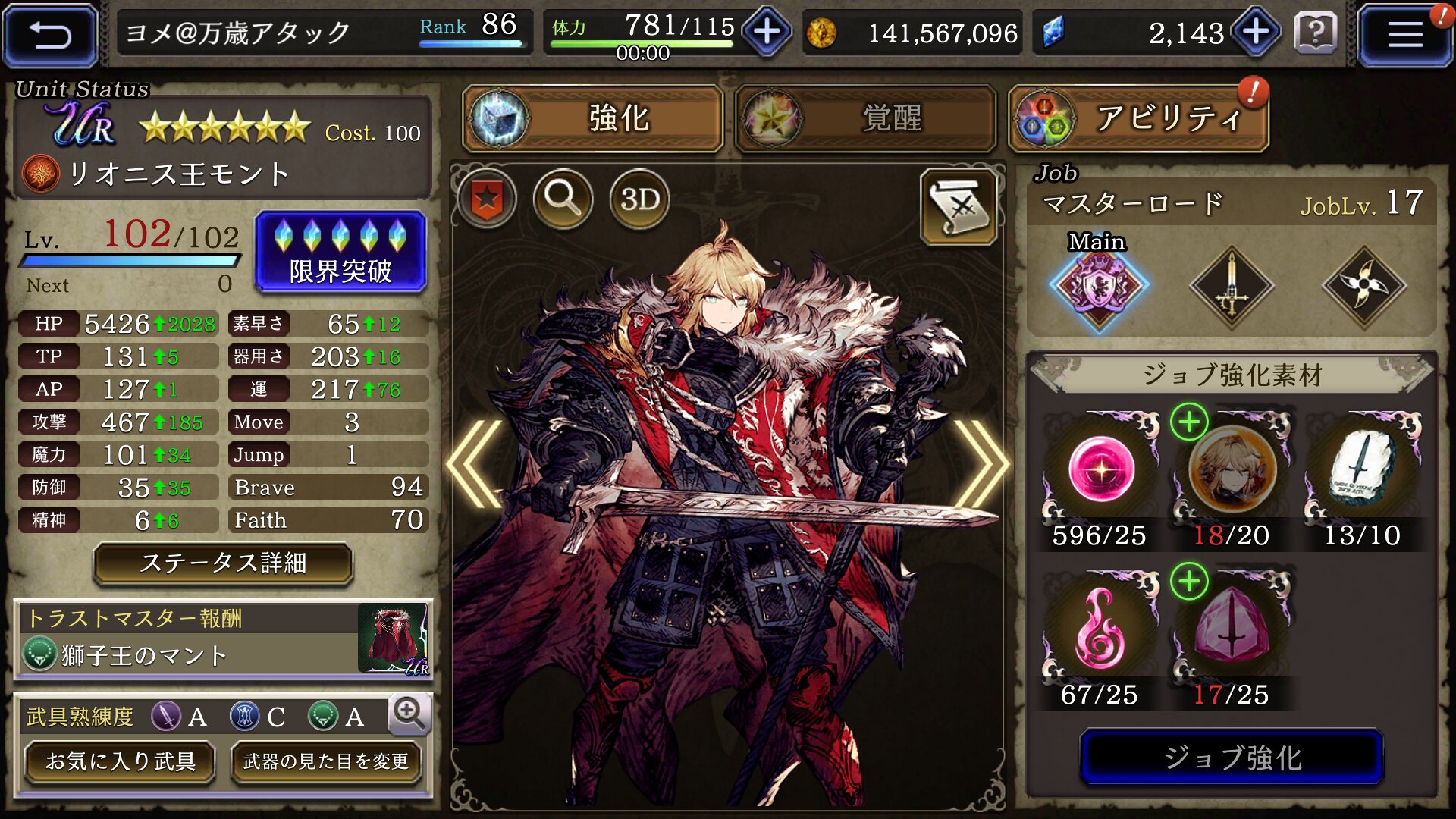Go back with the return arrow button

point(50,35)
